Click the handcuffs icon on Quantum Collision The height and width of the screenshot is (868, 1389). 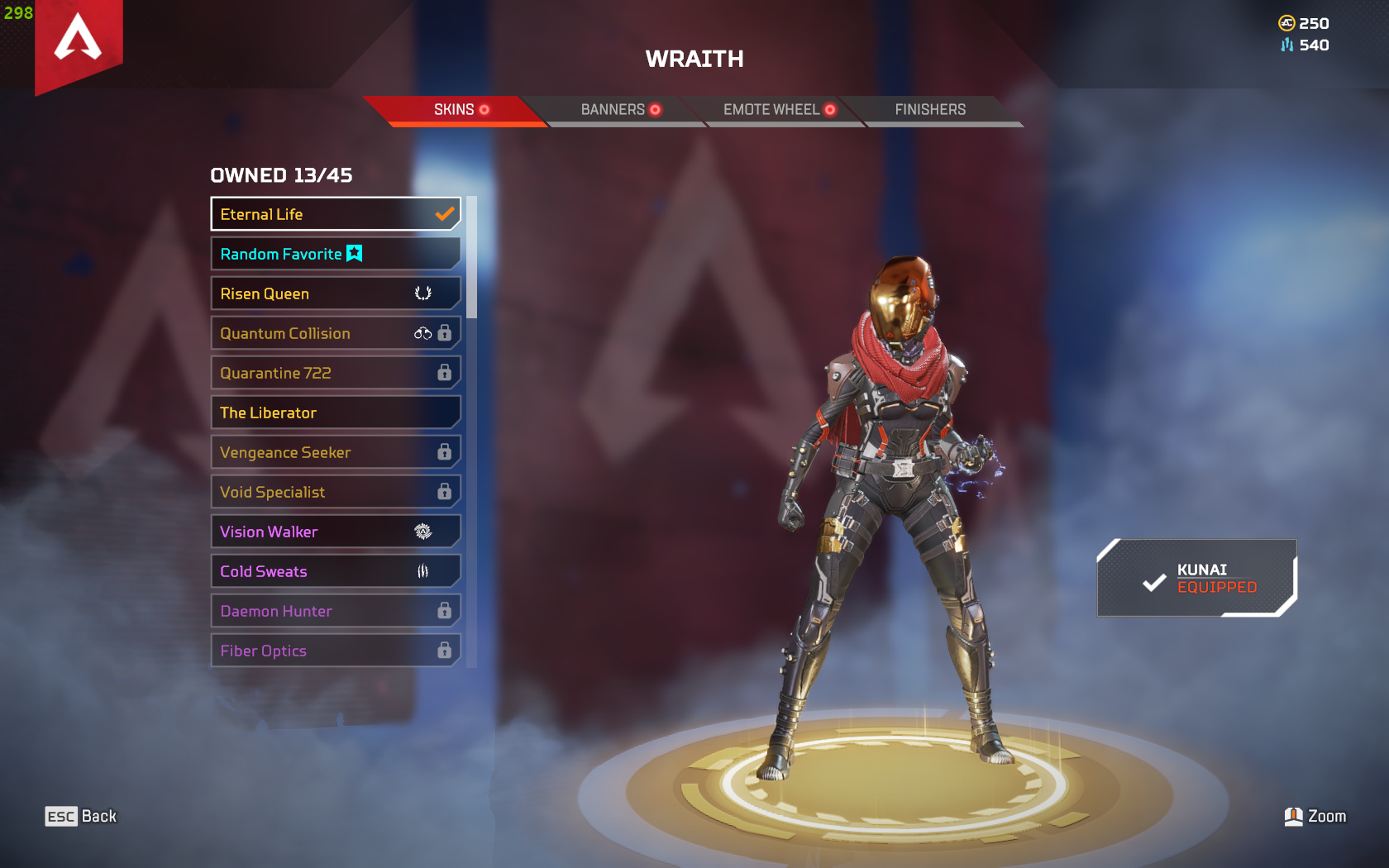[x=423, y=332]
